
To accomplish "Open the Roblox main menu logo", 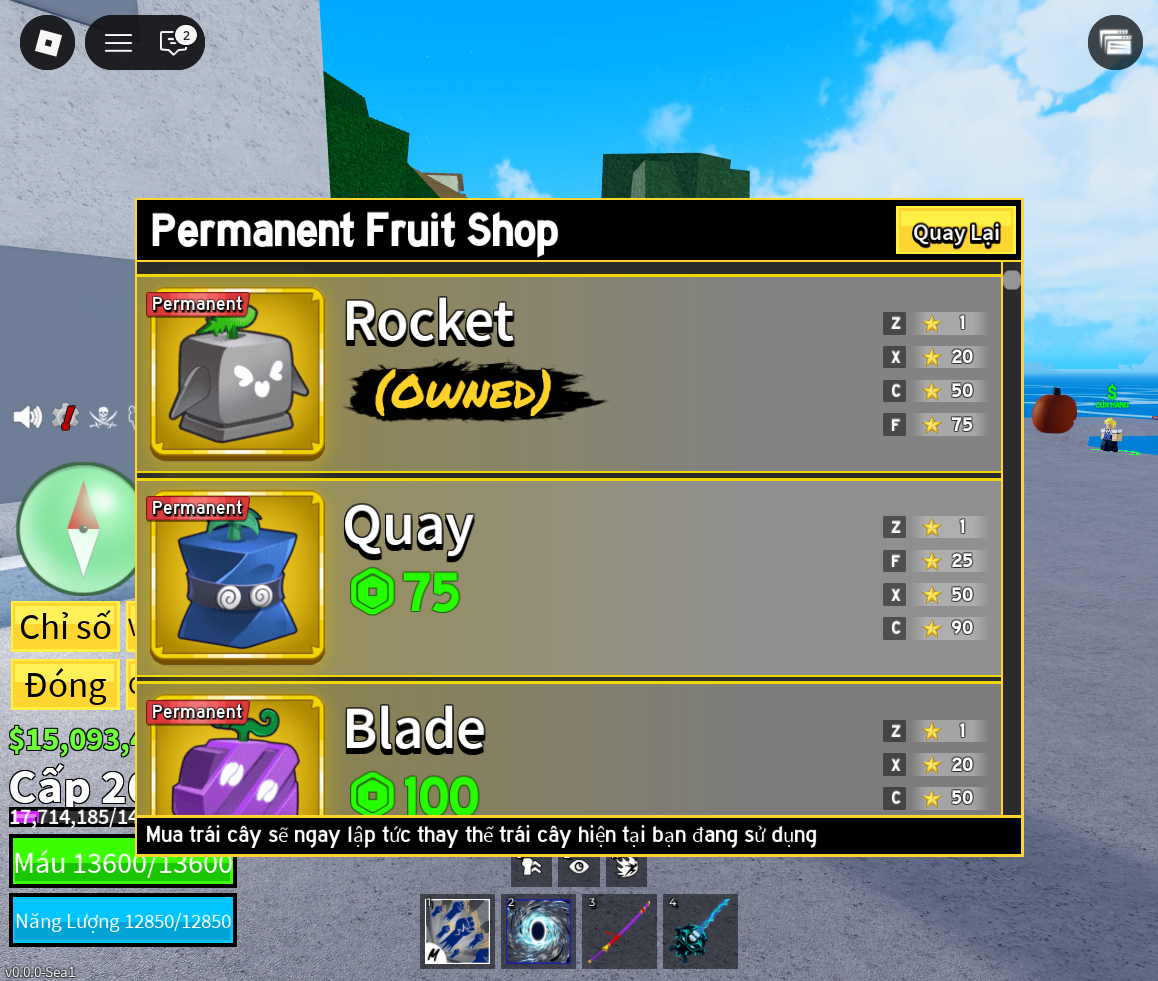I will [x=47, y=42].
